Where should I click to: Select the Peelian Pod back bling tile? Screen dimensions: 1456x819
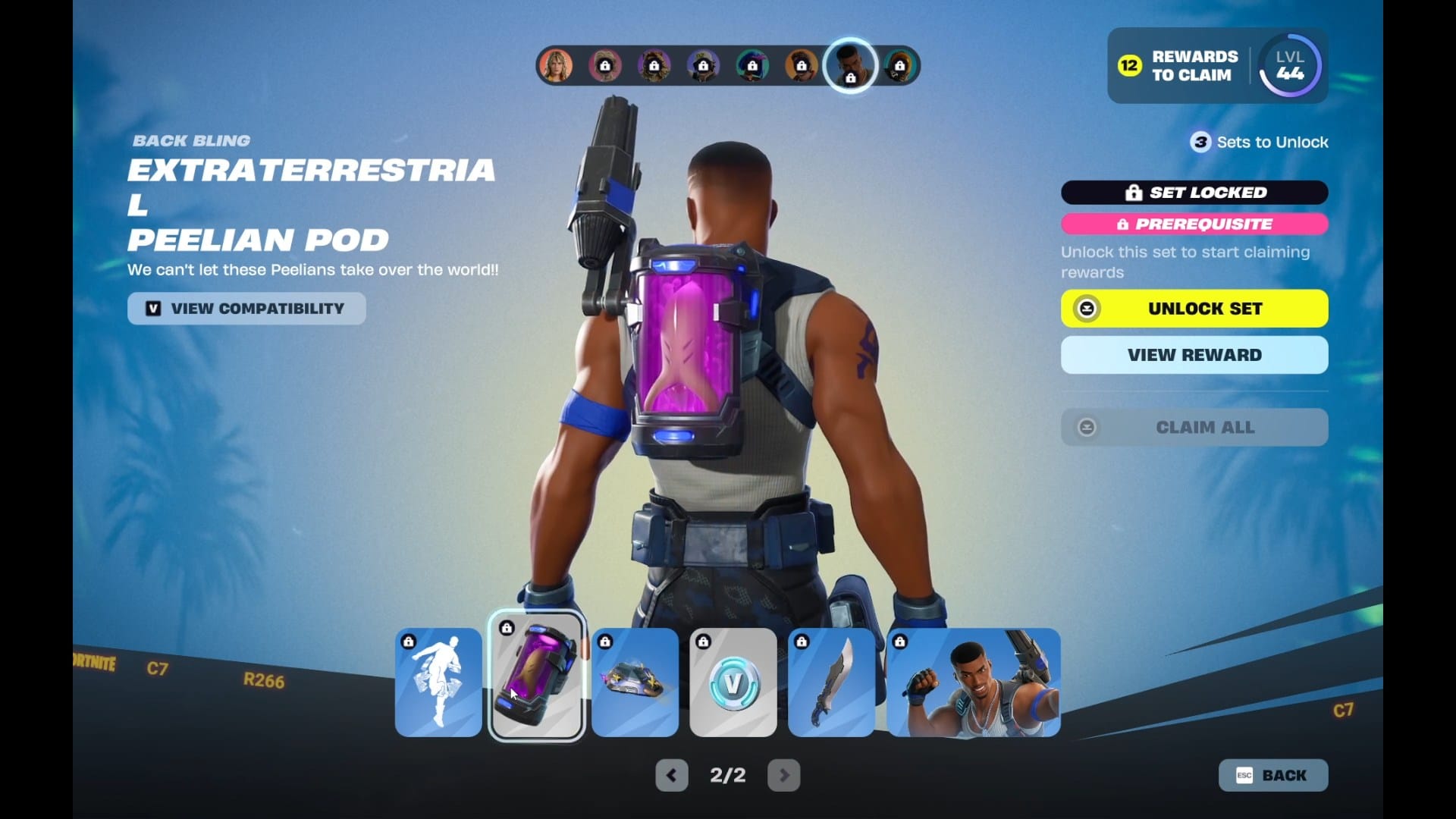[x=537, y=677]
